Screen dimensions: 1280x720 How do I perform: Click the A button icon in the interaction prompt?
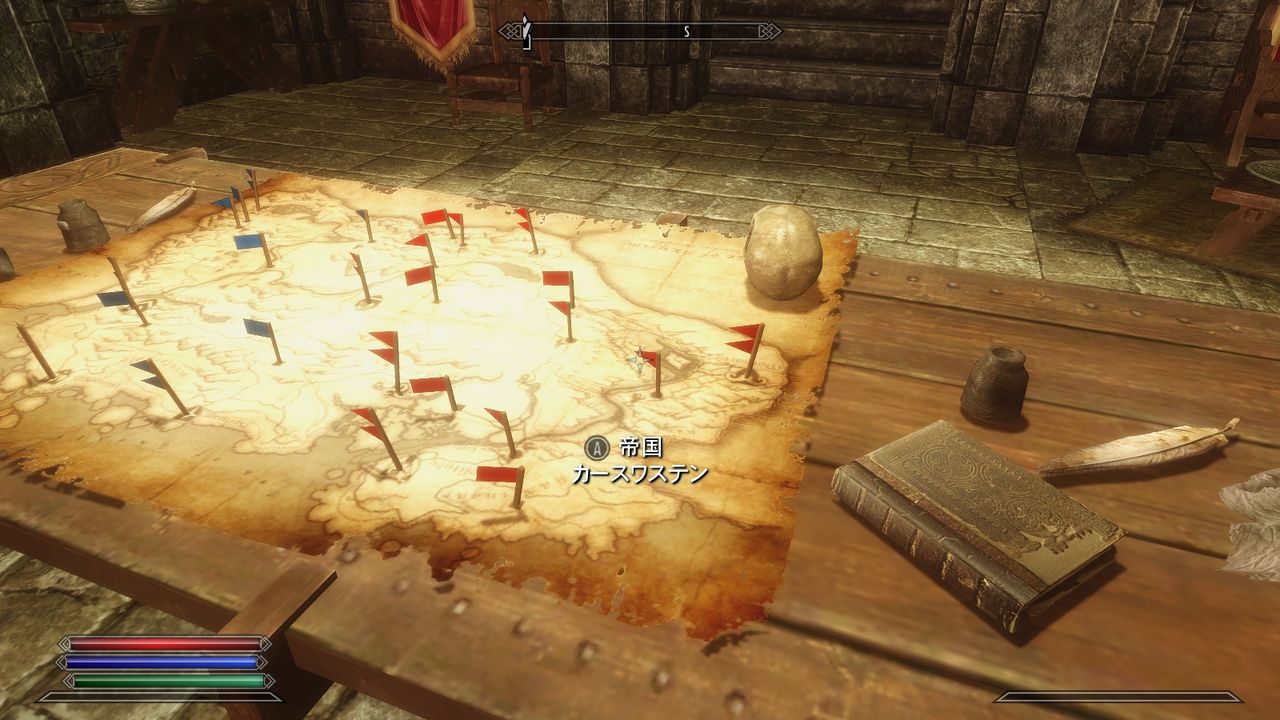pos(597,450)
